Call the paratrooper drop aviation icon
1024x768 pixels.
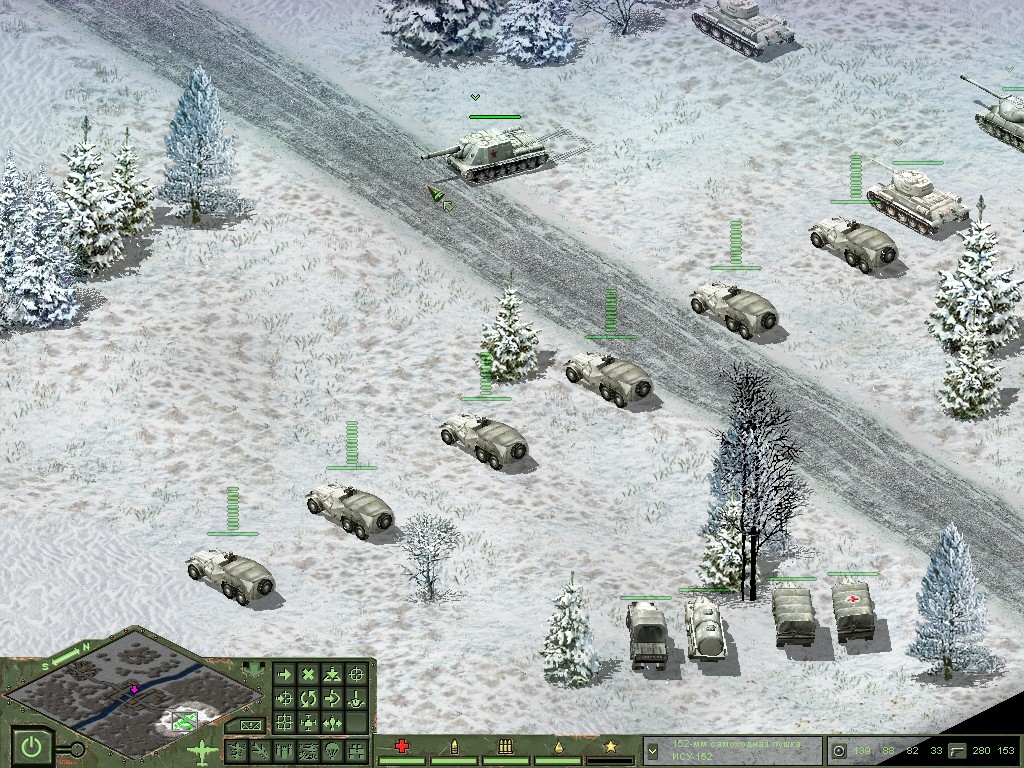pyautogui.click(x=333, y=749)
